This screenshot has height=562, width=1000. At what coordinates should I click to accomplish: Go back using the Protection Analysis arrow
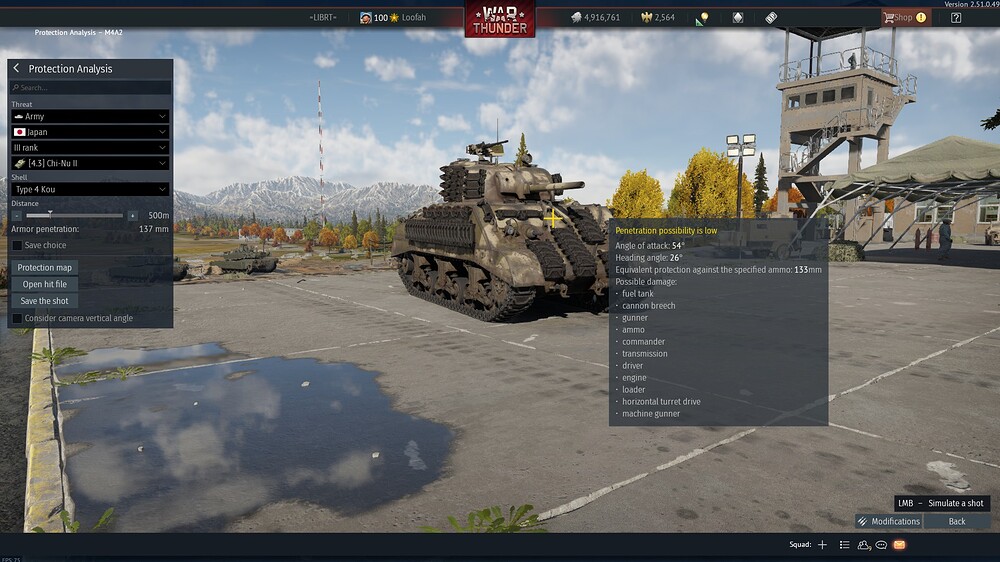pyautogui.click(x=17, y=69)
